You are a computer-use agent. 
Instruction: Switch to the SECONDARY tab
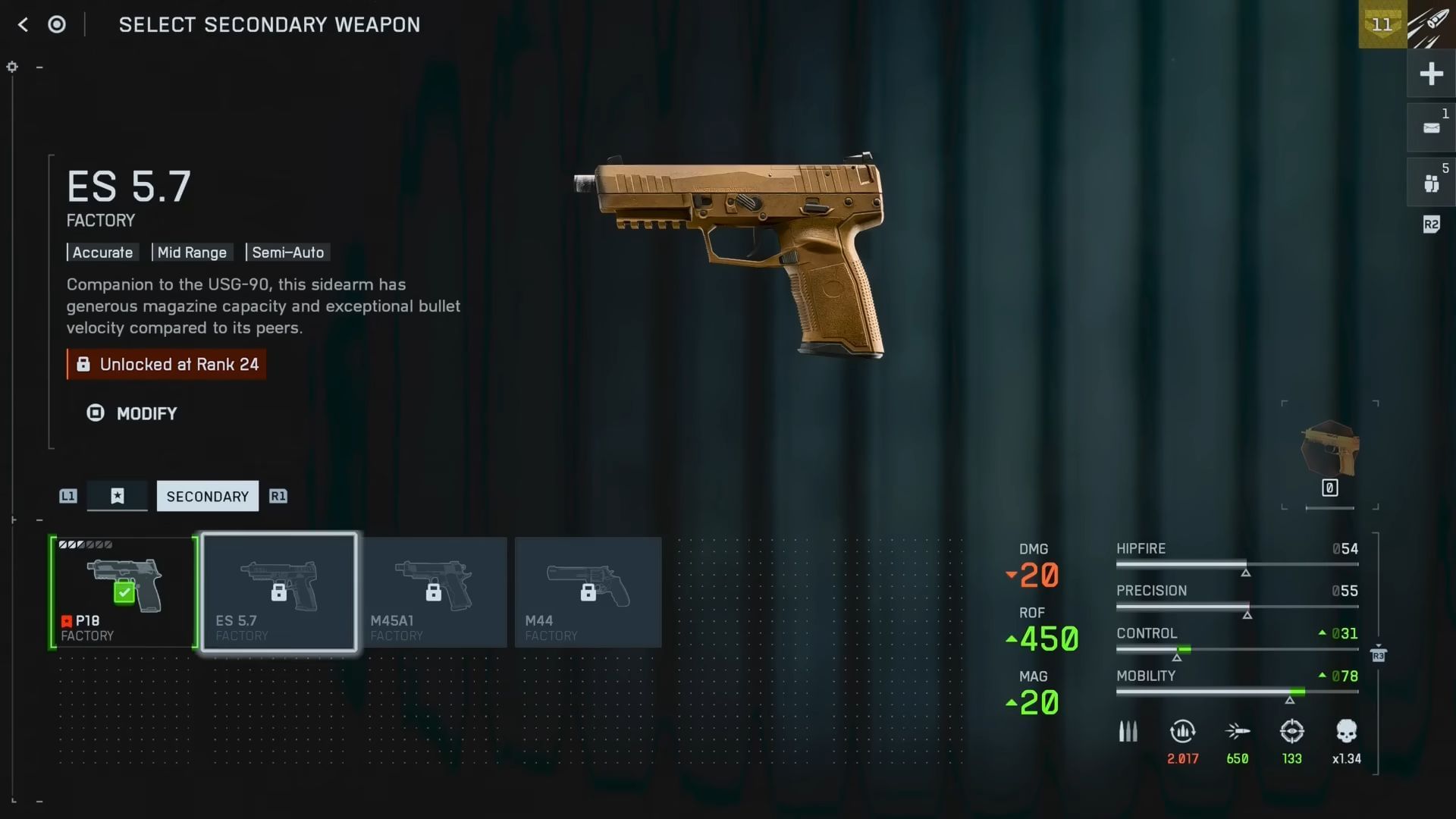207,496
